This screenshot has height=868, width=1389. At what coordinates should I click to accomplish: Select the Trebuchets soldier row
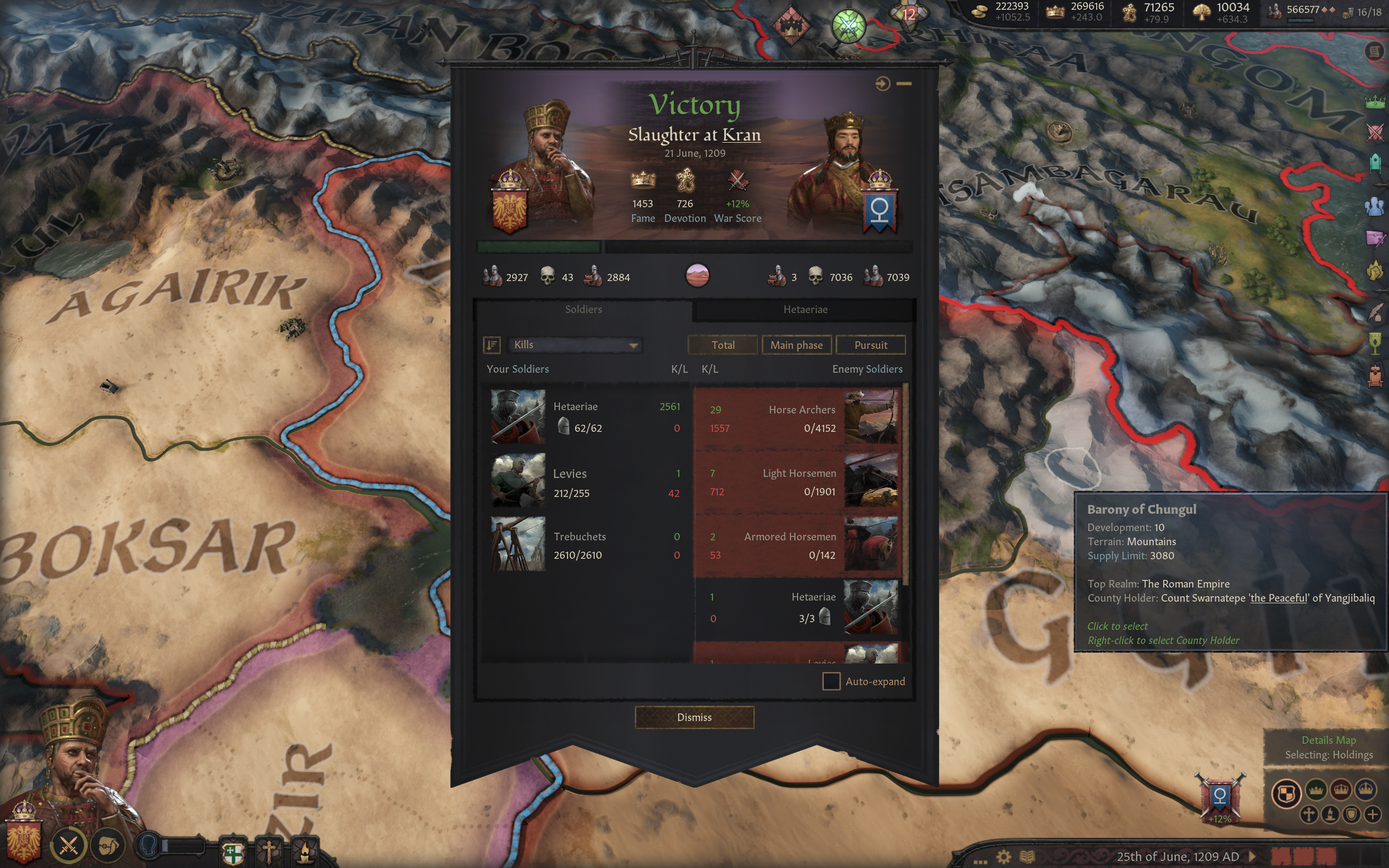tap(585, 544)
